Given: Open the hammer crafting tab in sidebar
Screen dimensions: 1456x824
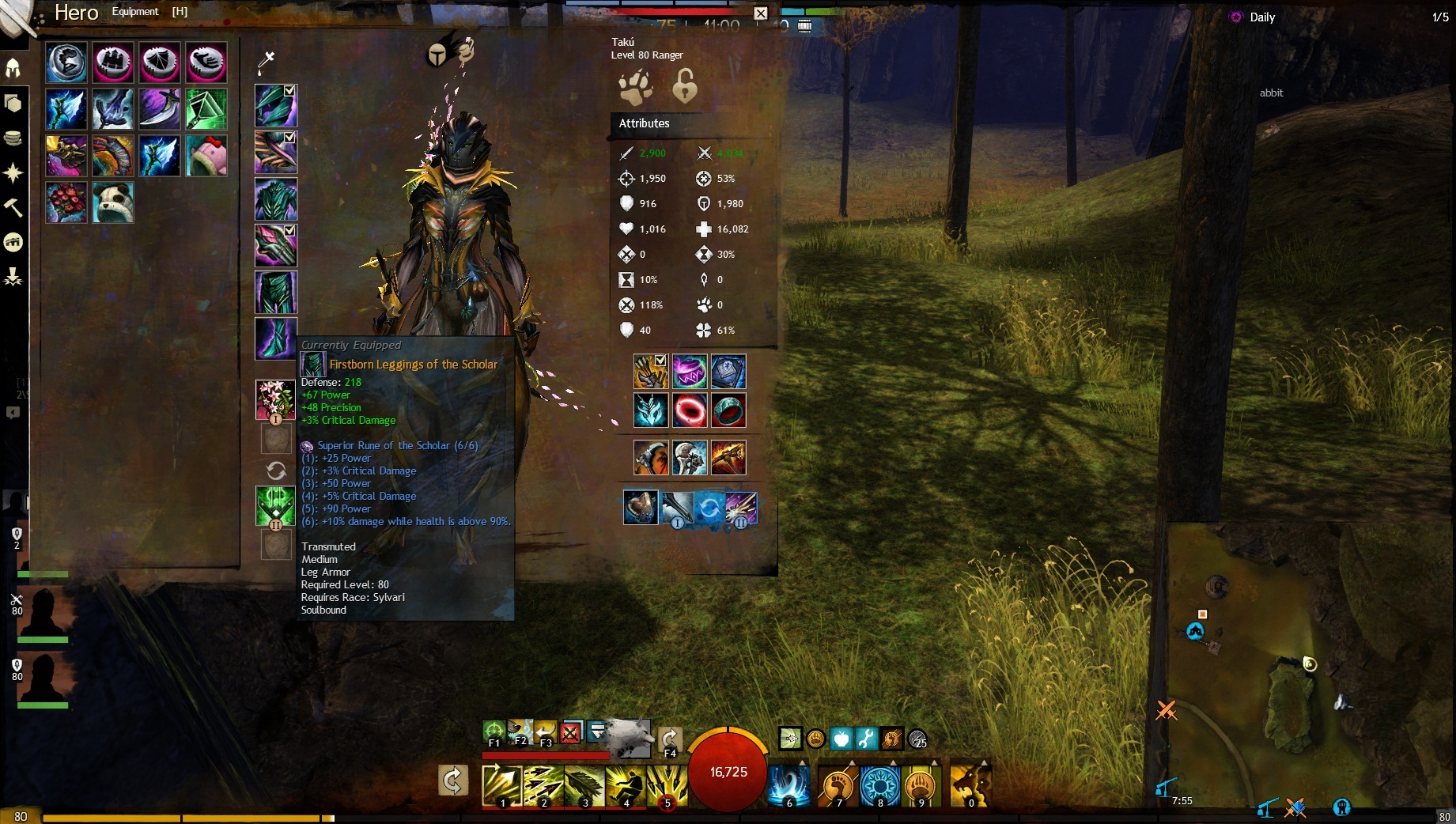Looking at the screenshot, I should (x=13, y=207).
